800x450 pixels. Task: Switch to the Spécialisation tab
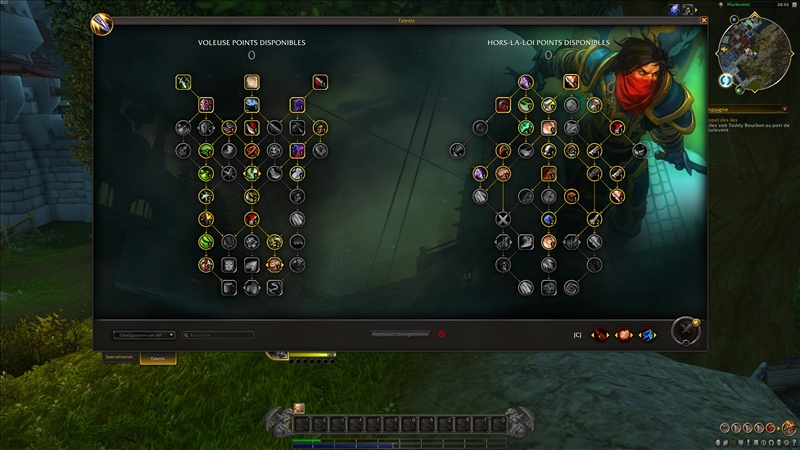pos(119,357)
